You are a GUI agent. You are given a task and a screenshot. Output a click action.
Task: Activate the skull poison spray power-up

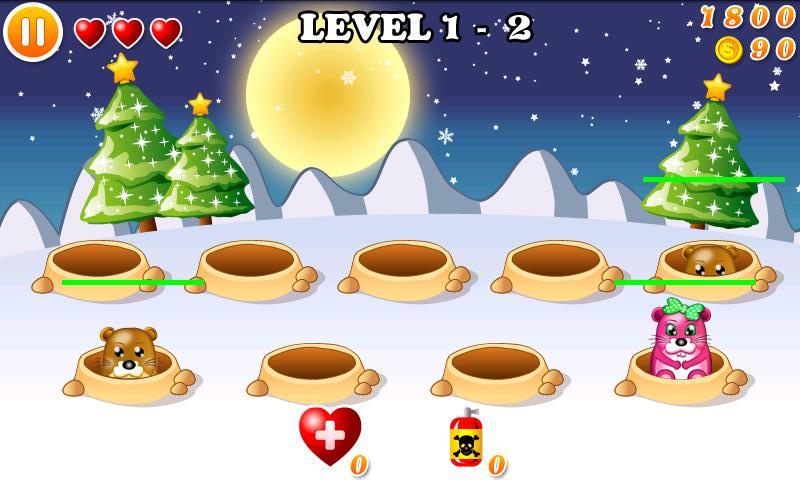(466, 440)
